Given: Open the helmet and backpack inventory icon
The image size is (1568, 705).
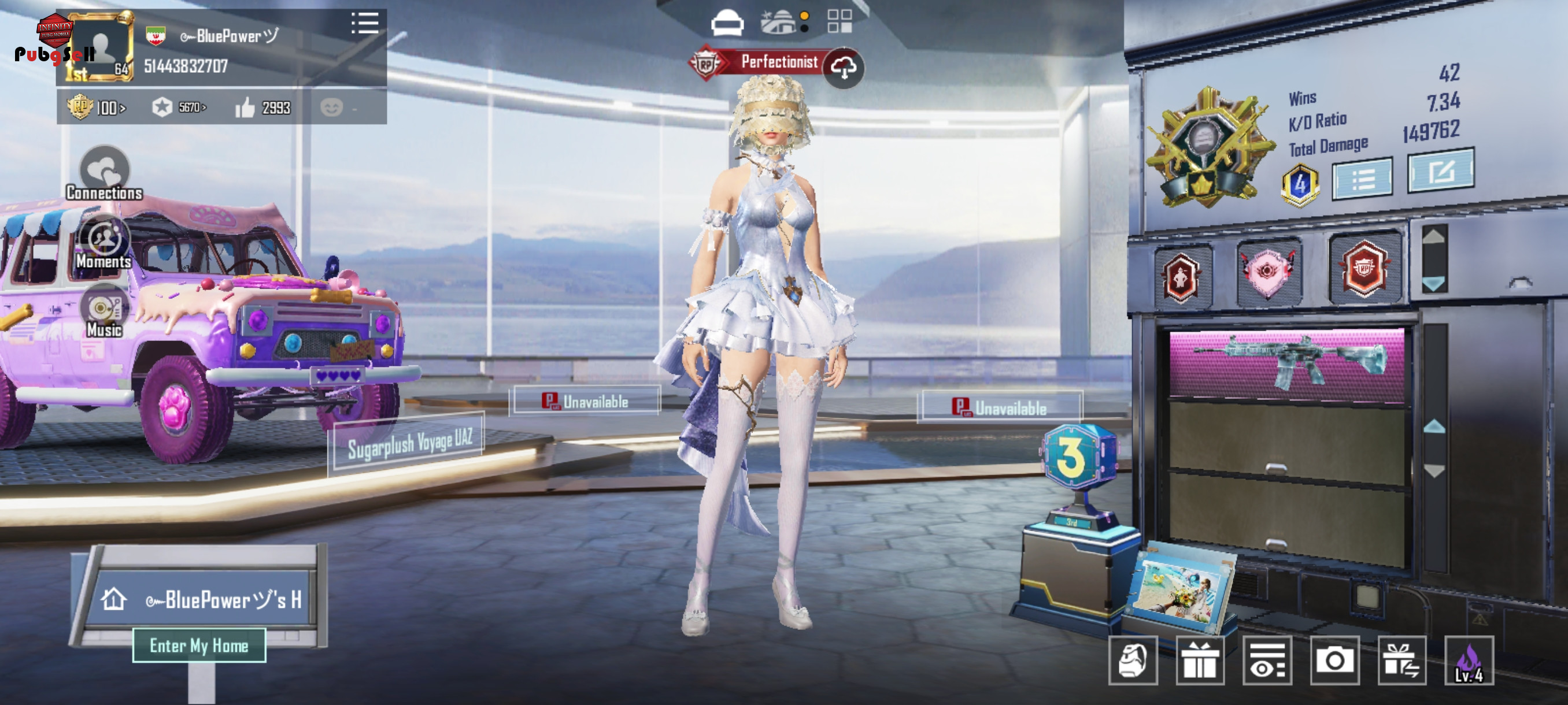Looking at the screenshot, I should (1132, 661).
